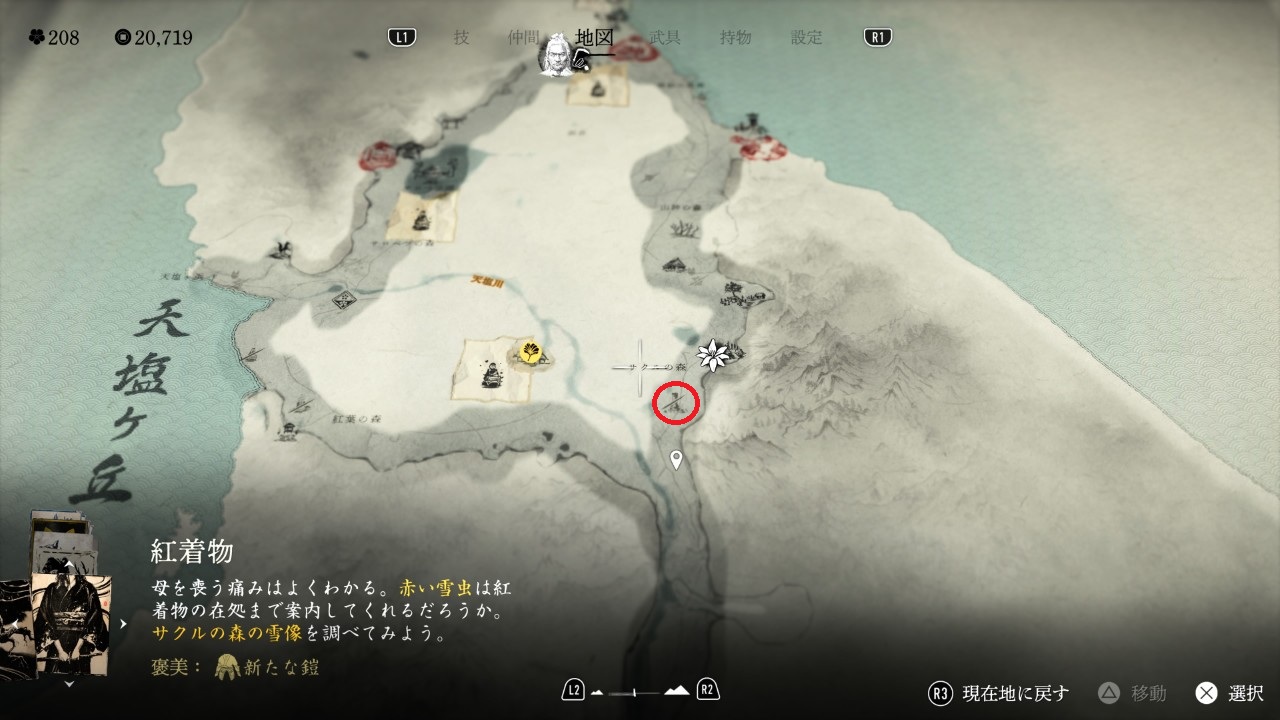Select the 地図 (map) tab
This screenshot has width=1280, height=720.
click(594, 37)
